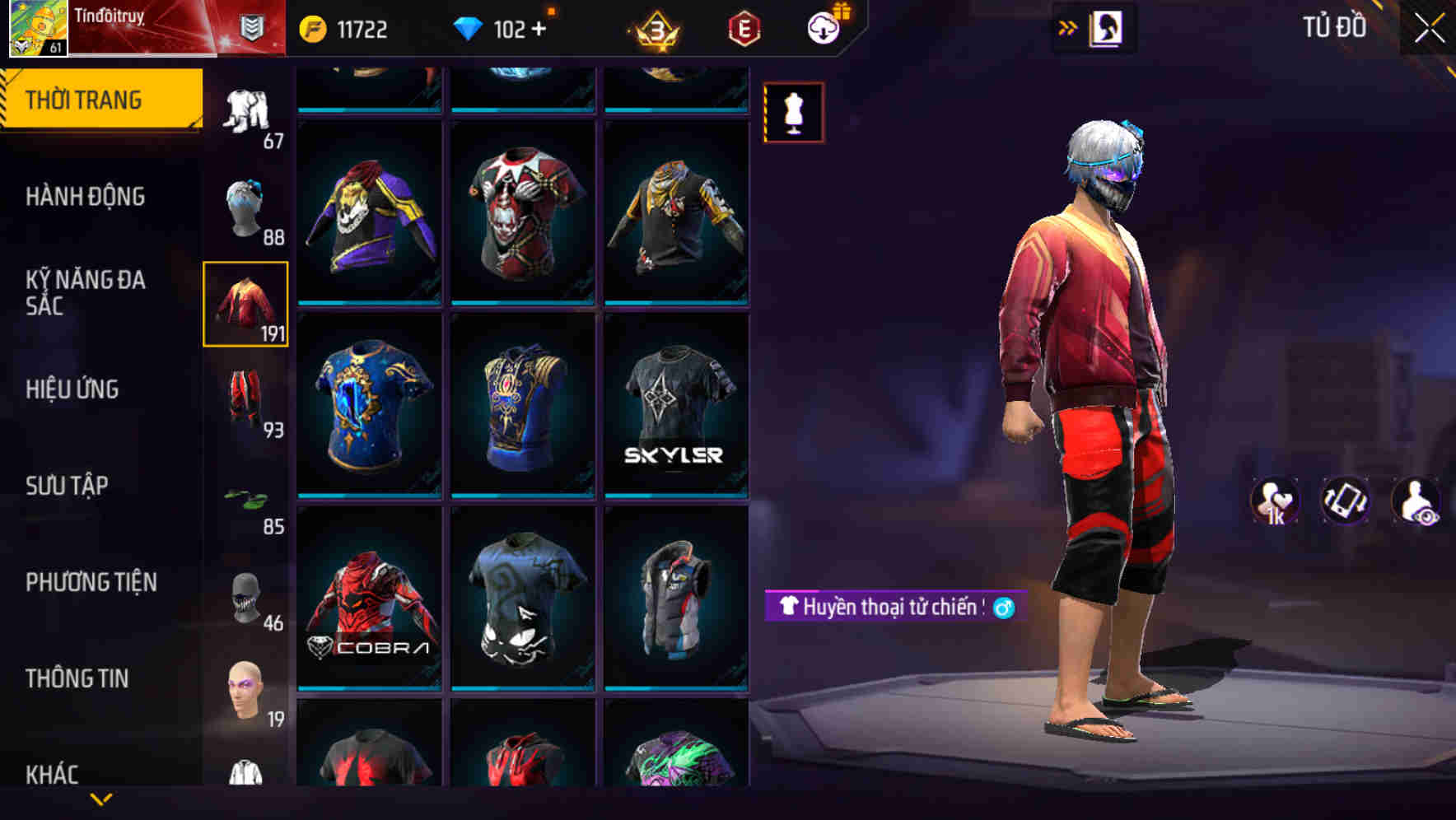
Task: Open the saved outfit preset icon near TỦ ĐỒ
Action: click(x=1107, y=28)
